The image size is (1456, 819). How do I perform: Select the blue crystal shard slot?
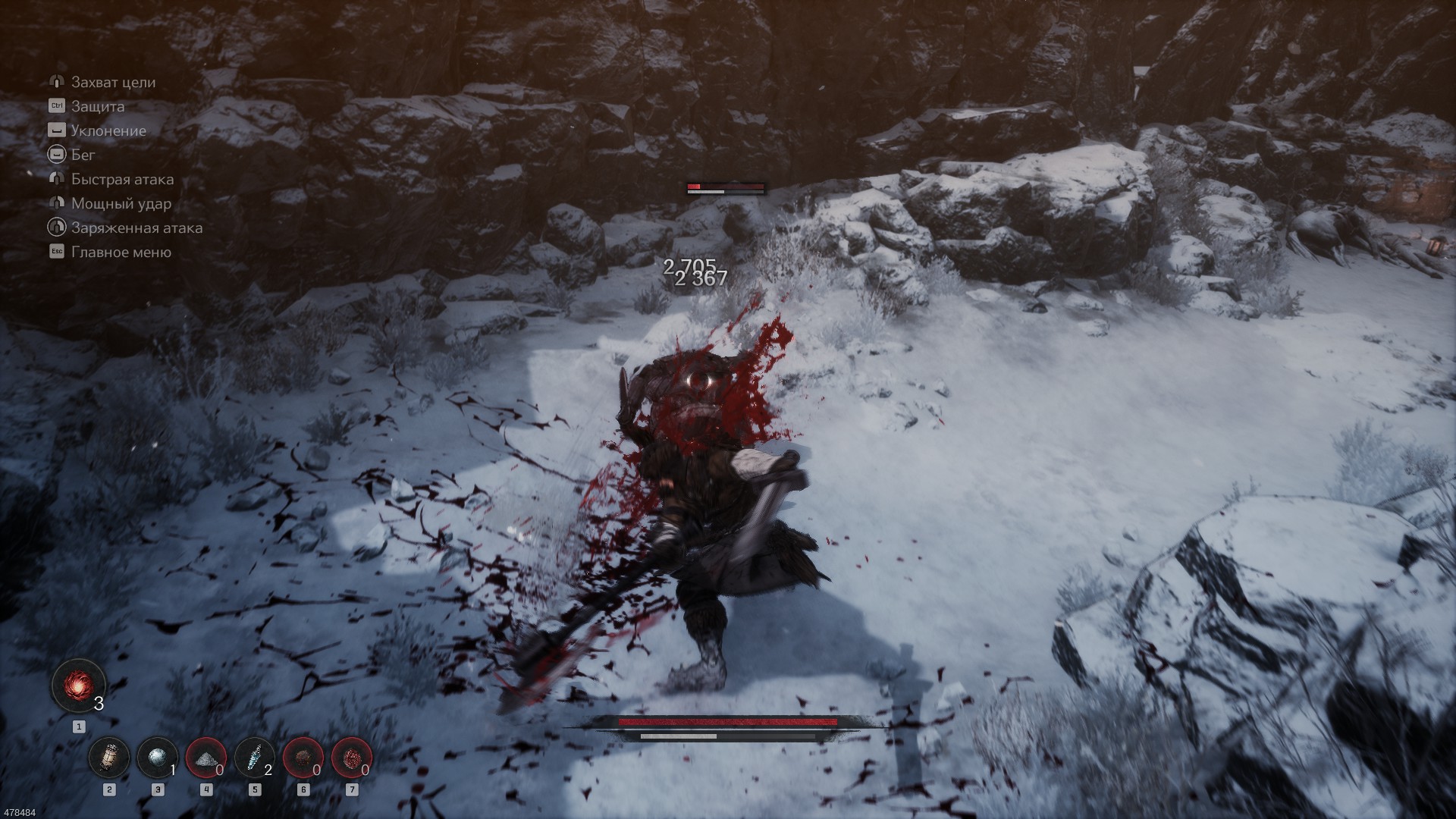254,758
